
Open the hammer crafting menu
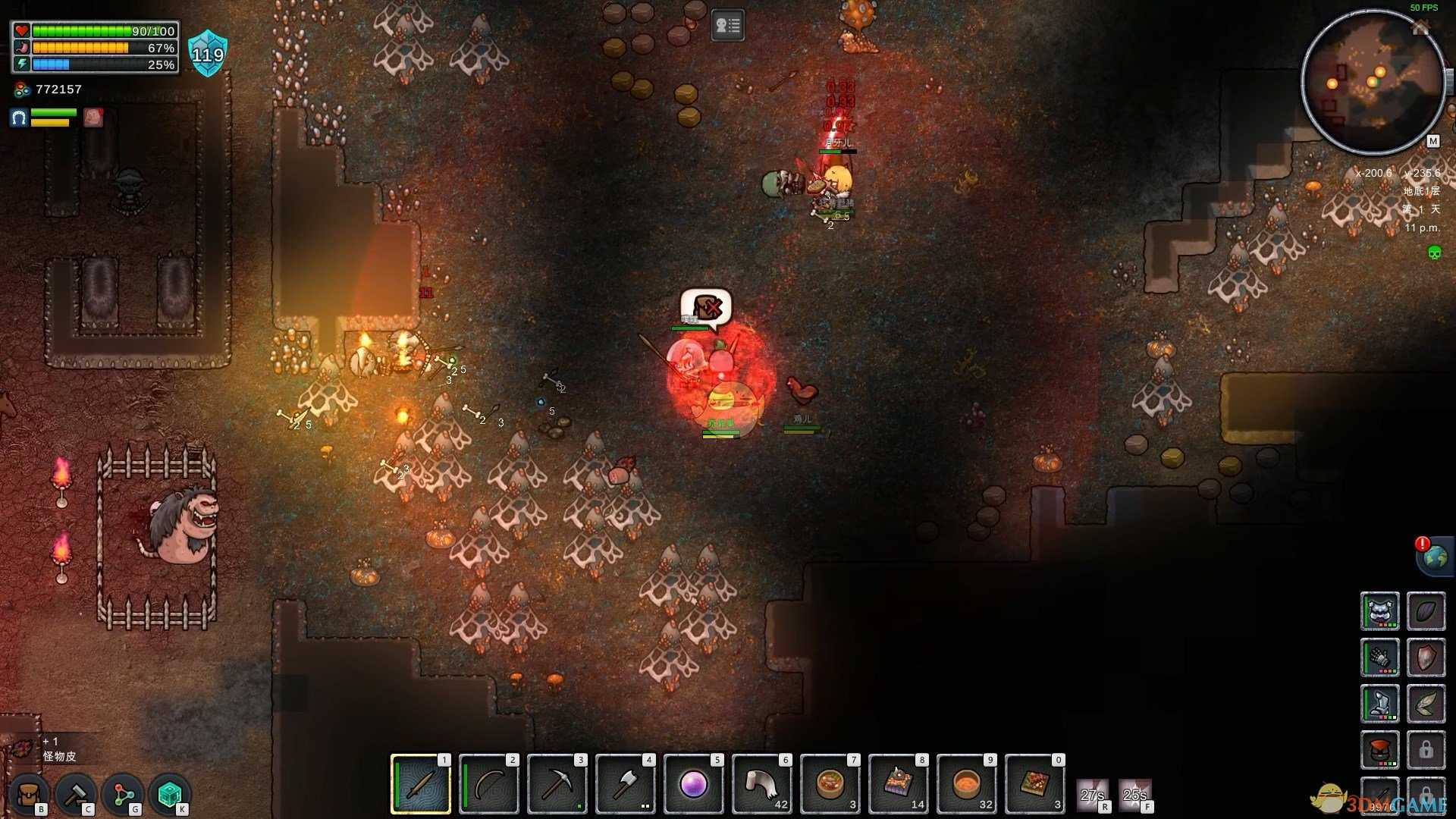click(x=76, y=795)
